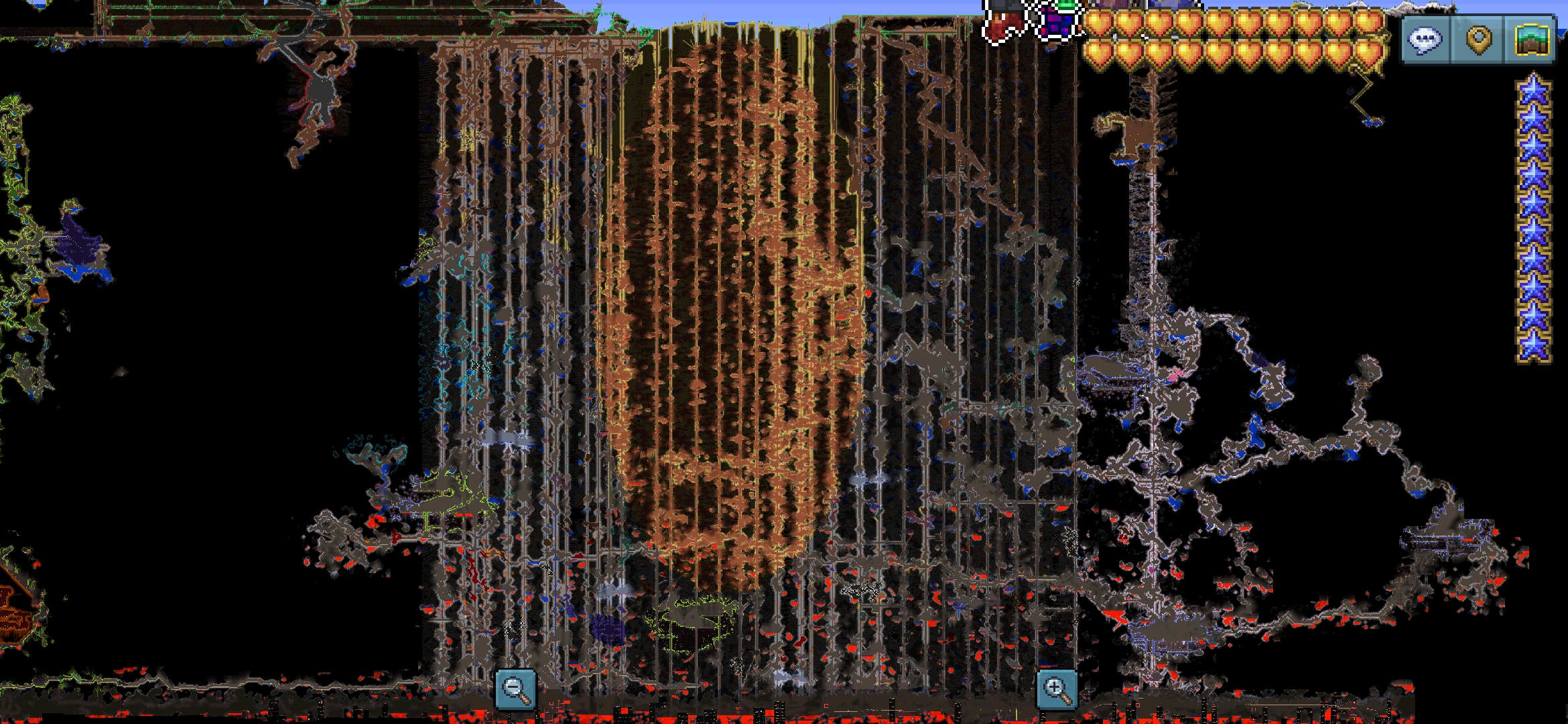
Task: Open the chat speech bubble button
Action: pos(1425,40)
